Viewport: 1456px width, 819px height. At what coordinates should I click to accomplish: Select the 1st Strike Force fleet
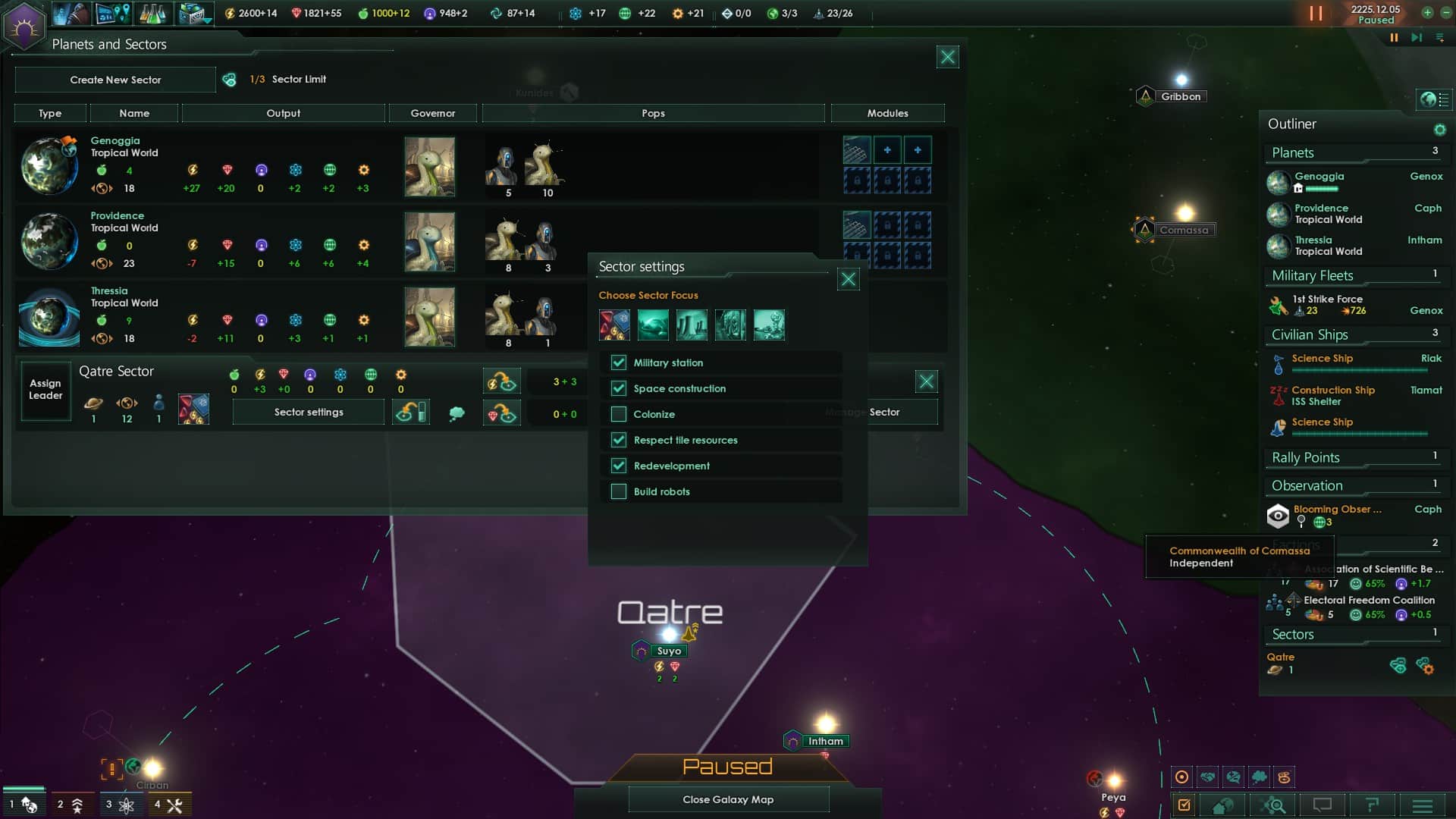(x=1327, y=305)
